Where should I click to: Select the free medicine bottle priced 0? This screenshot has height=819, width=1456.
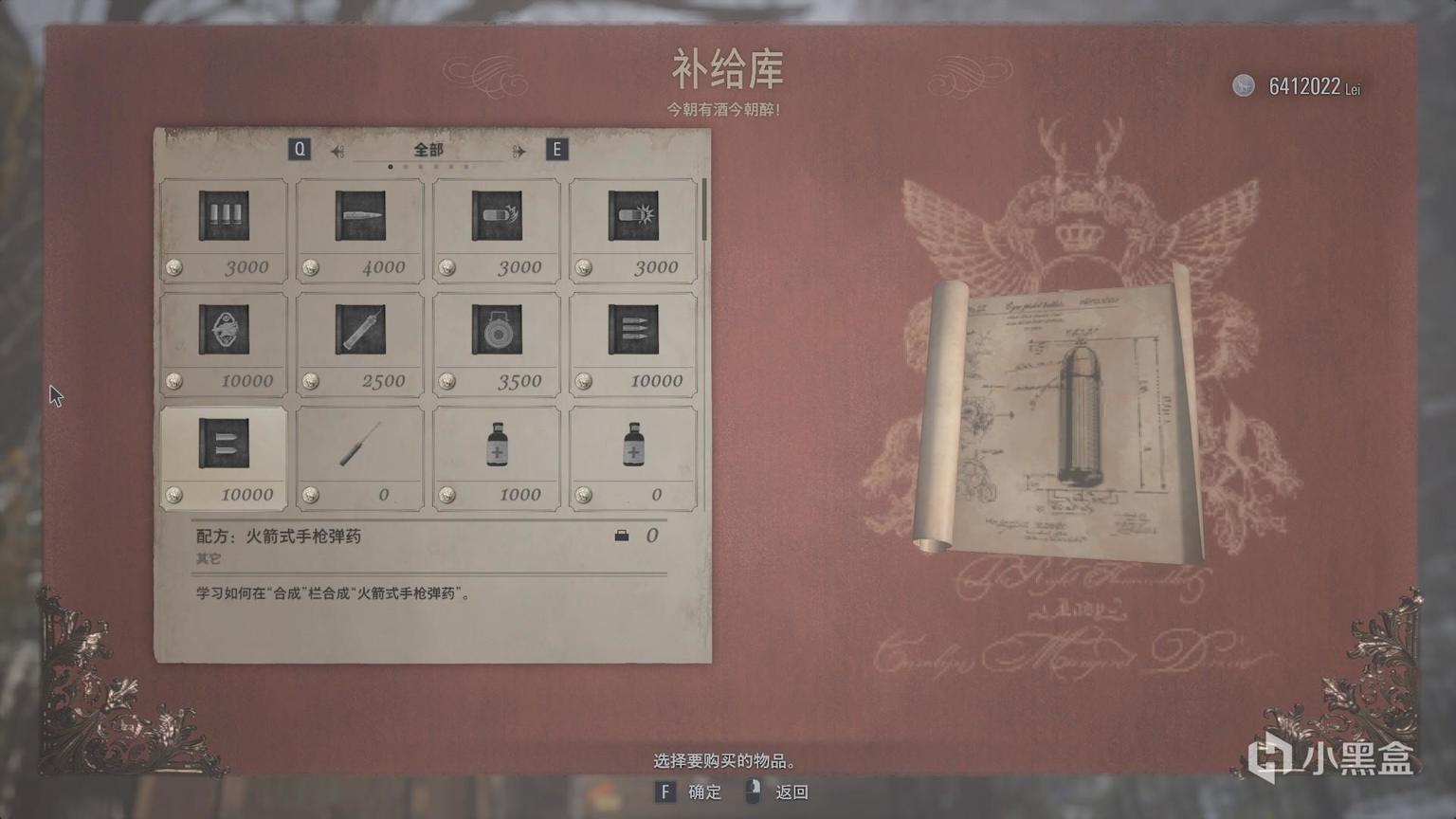[x=633, y=458]
